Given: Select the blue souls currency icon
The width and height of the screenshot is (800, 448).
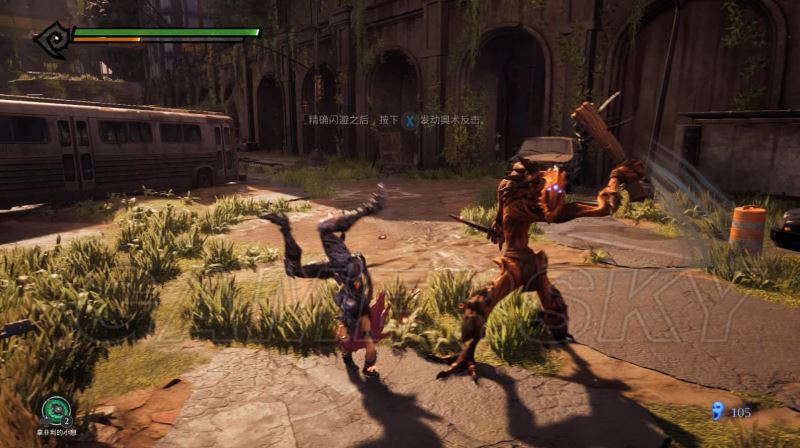Looking at the screenshot, I should 717,410.
